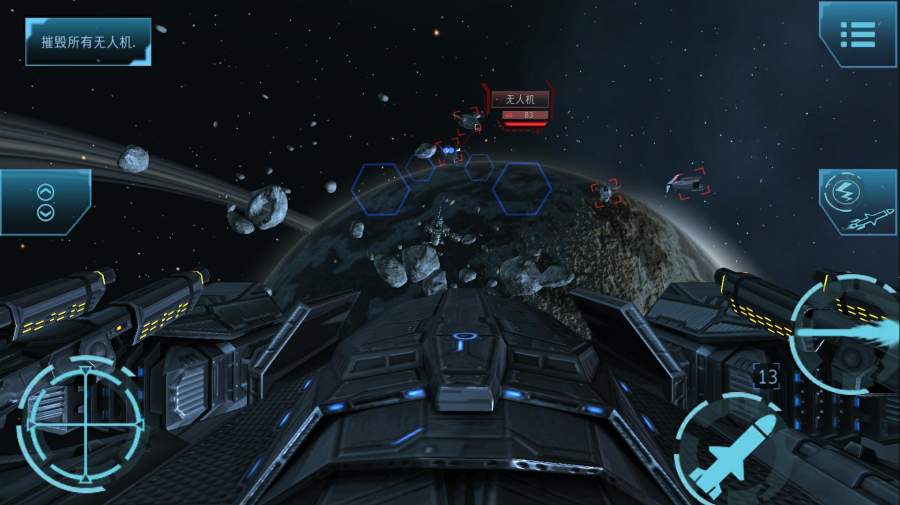Open the list menu button

(858, 34)
